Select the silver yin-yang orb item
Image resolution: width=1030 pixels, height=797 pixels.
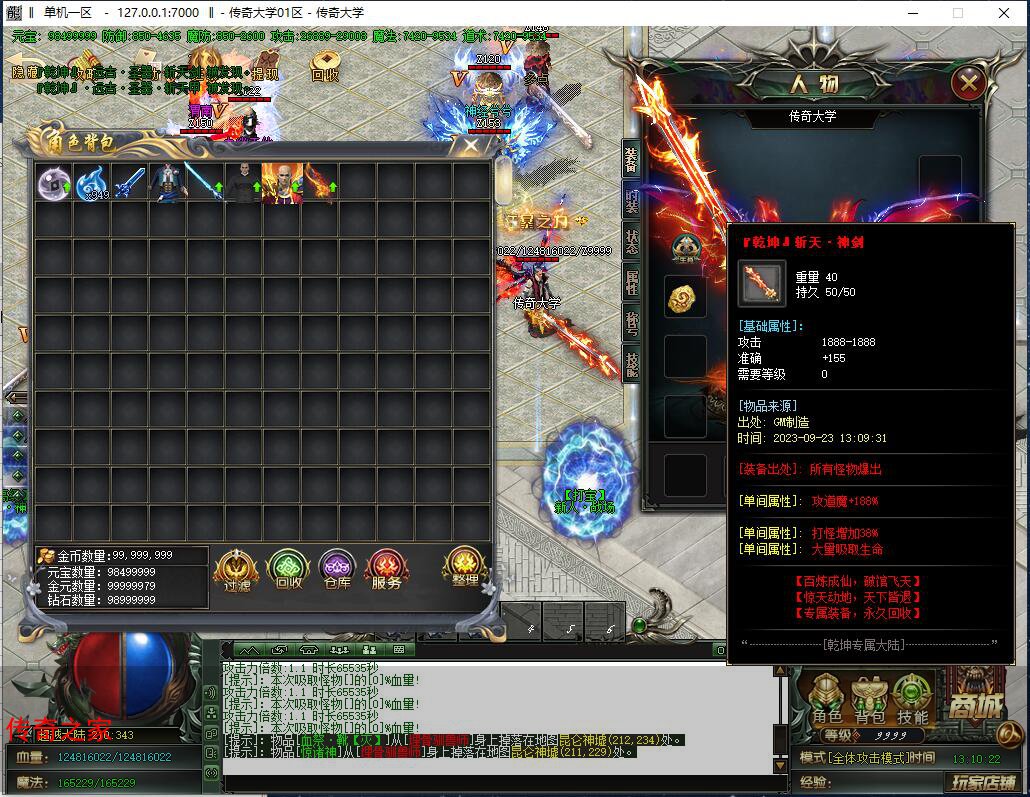point(54,184)
